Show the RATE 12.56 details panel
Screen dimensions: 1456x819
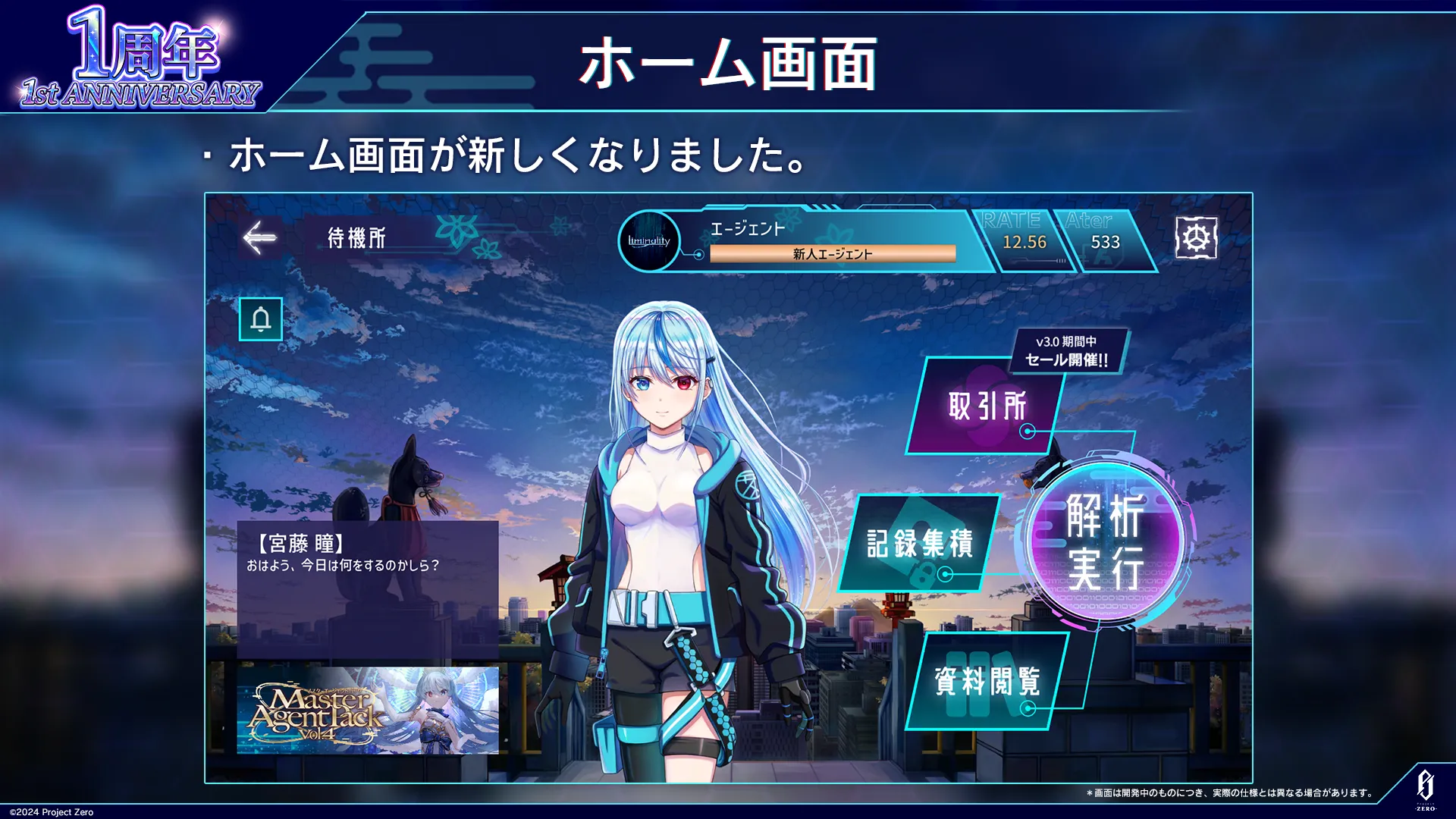[x=1023, y=241]
